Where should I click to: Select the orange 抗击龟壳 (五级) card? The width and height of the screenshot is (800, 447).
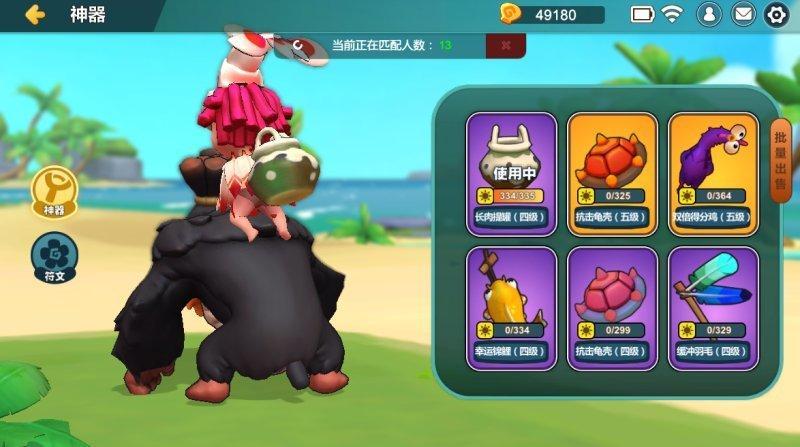coord(612,172)
